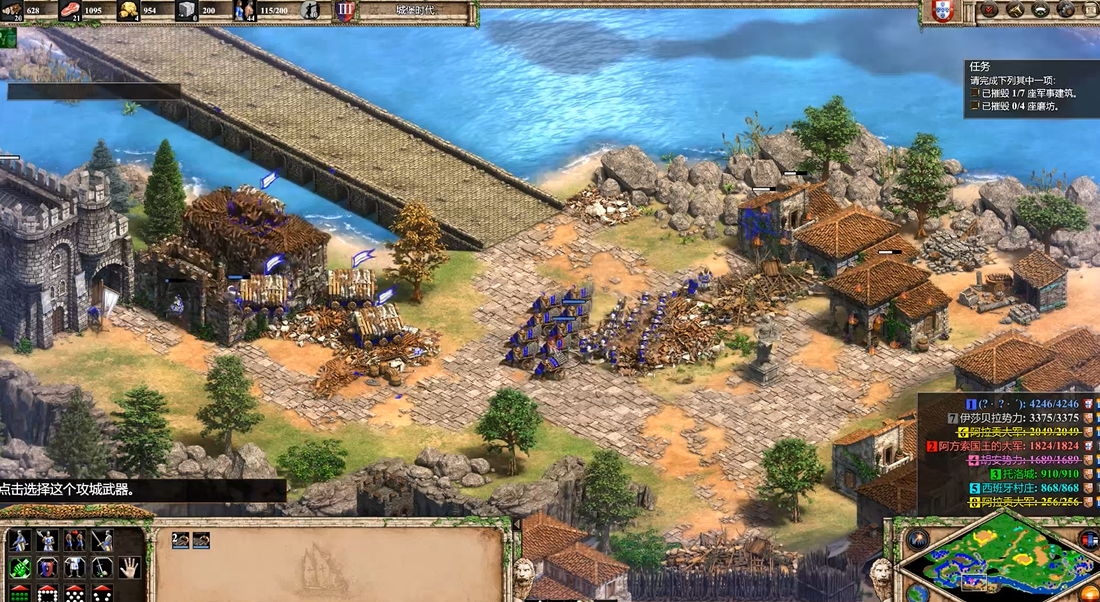Open the gear settings menu button
The width and height of the screenshot is (1100, 602).
tap(1066, 10)
